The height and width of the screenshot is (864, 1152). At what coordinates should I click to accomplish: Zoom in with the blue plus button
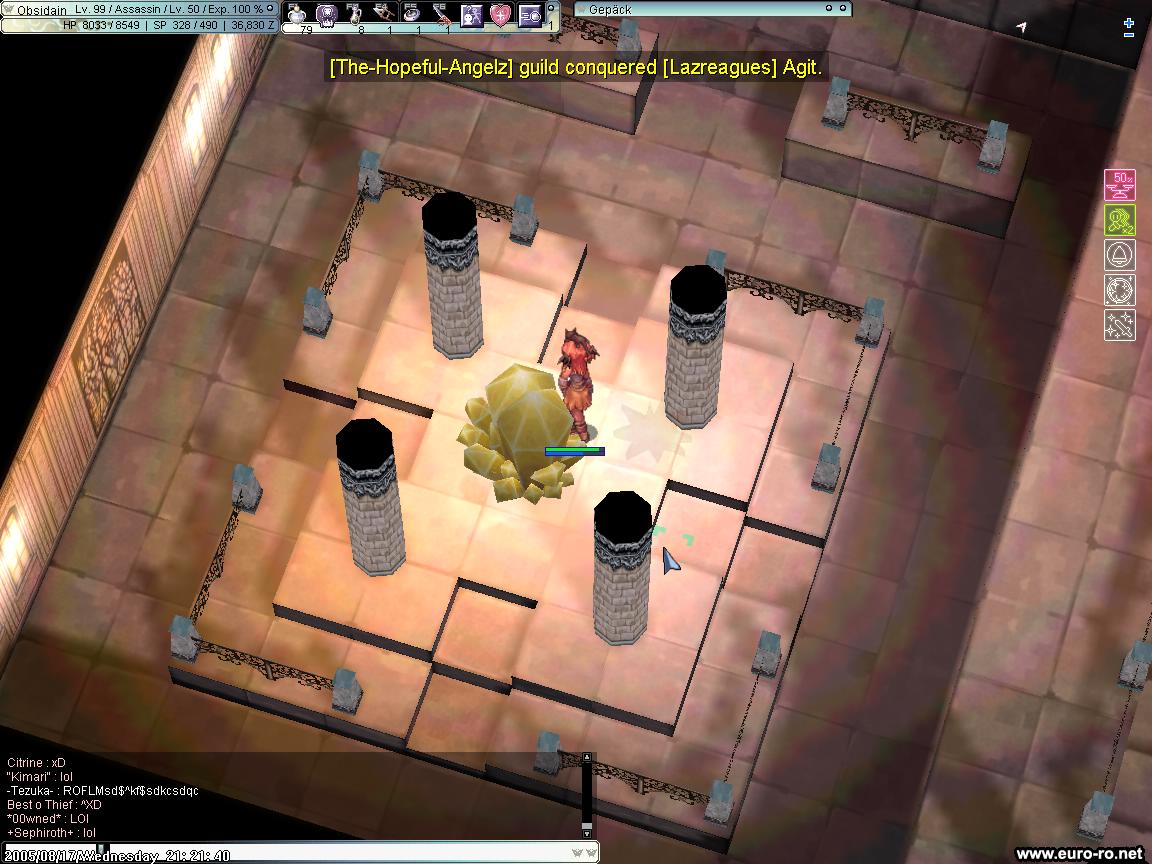pyautogui.click(x=1129, y=23)
